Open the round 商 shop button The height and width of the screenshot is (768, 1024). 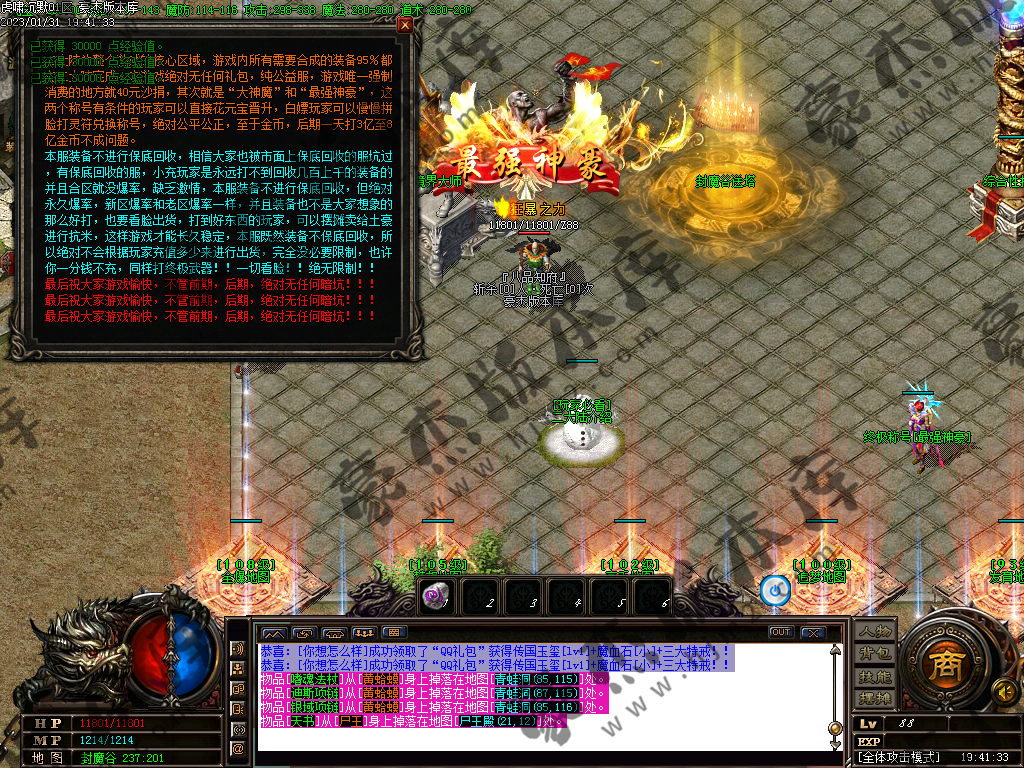click(941, 664)
